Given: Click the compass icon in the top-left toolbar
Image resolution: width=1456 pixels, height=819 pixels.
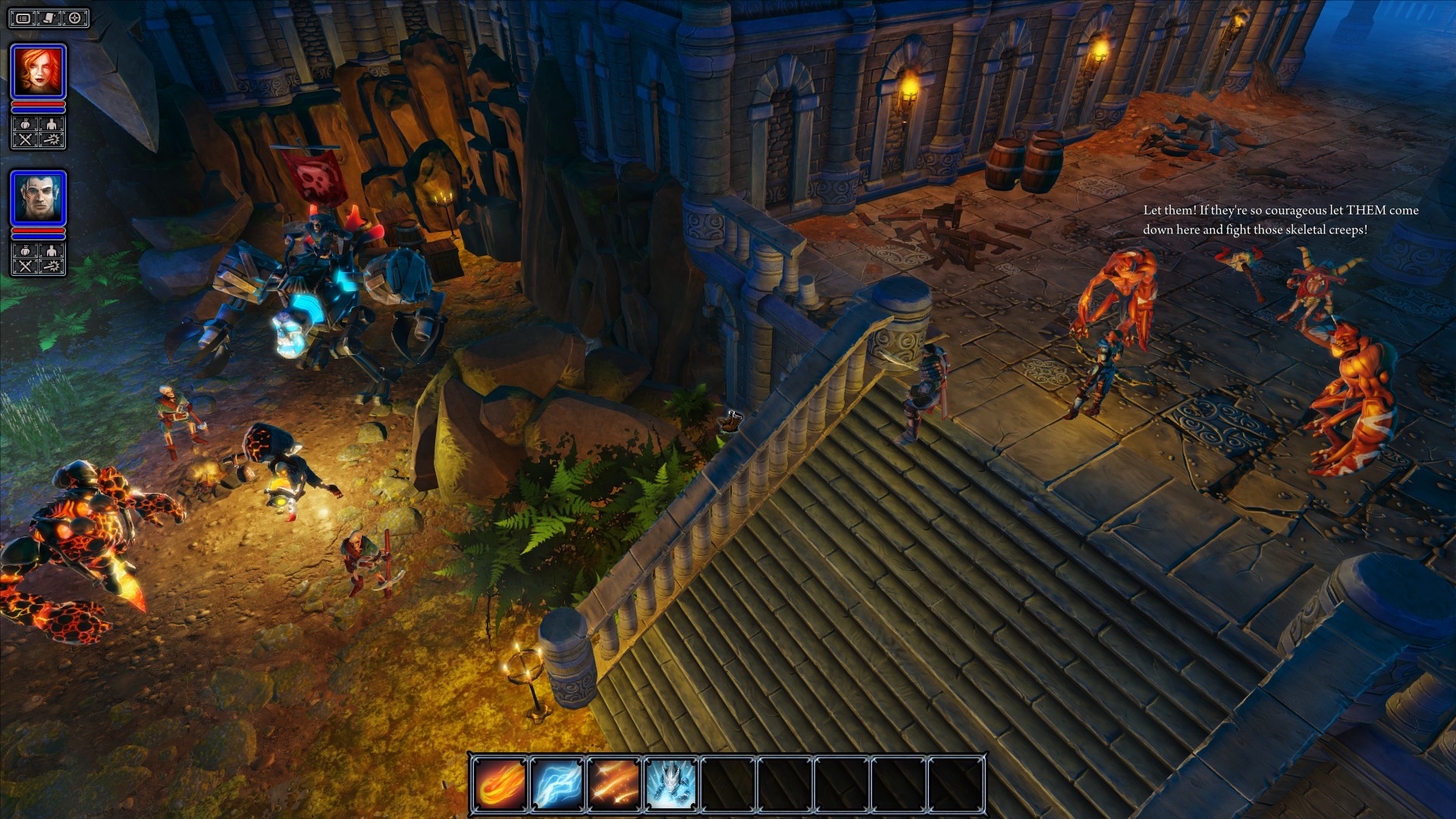Looking at the screenshot, I should pyautogui.click(x=75, y=17).
